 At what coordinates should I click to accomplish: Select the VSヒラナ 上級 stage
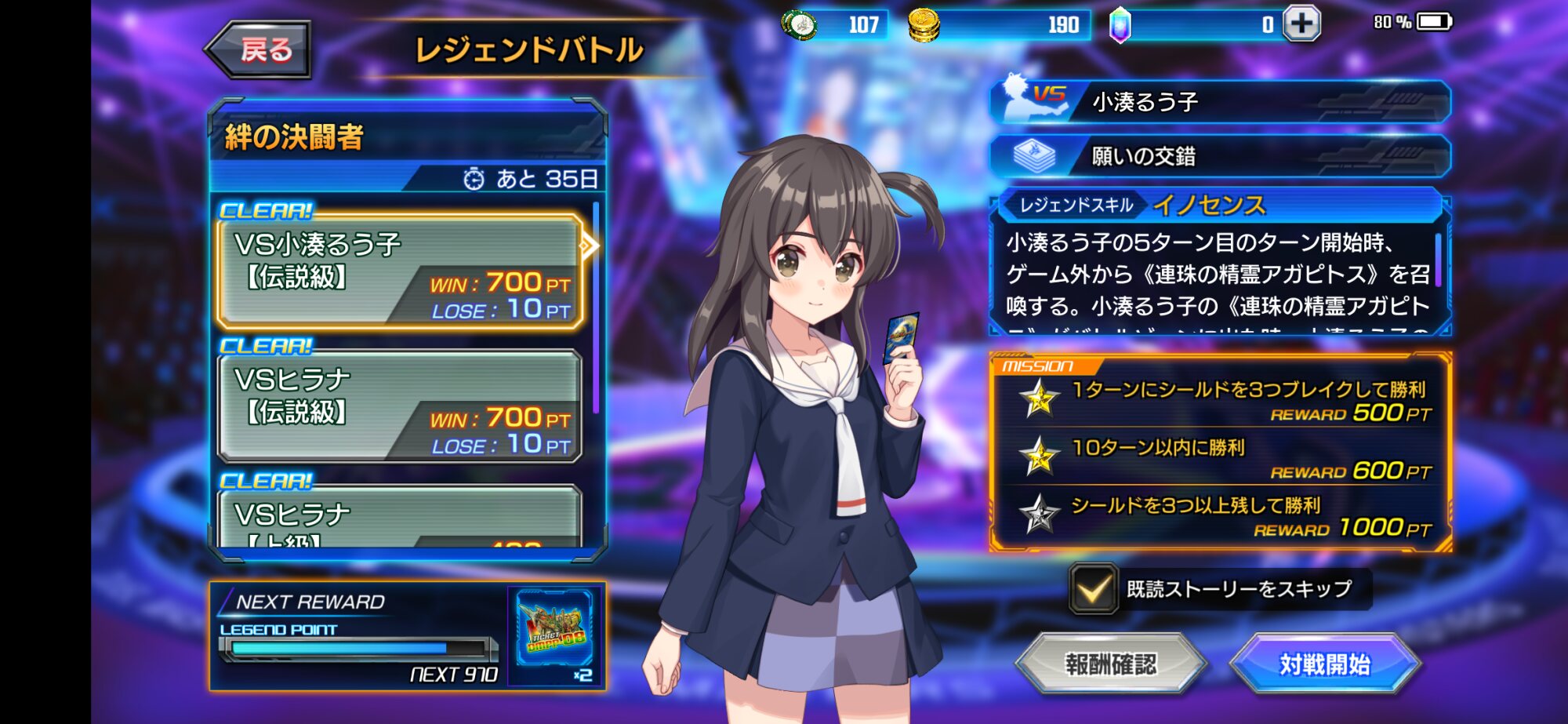click(400, 518)
